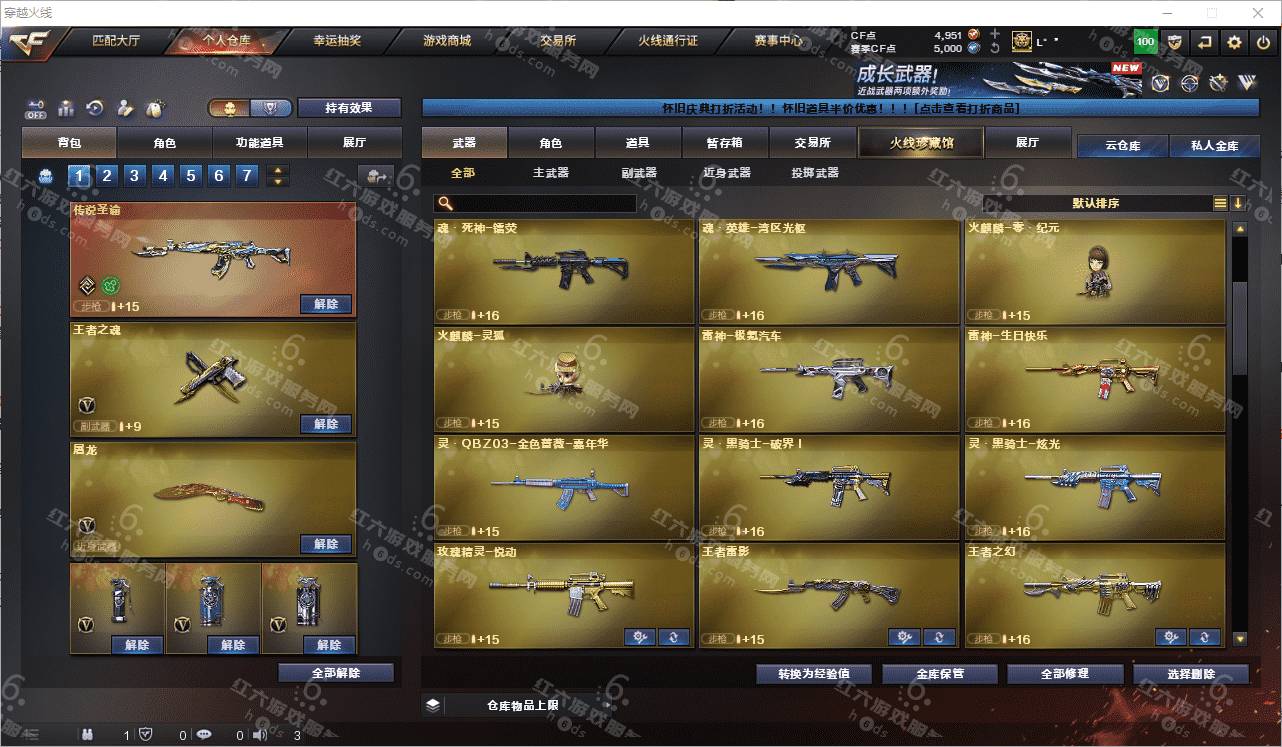Open the 赛事中心 menu
1282x747 pixels.
click(778, 41)
